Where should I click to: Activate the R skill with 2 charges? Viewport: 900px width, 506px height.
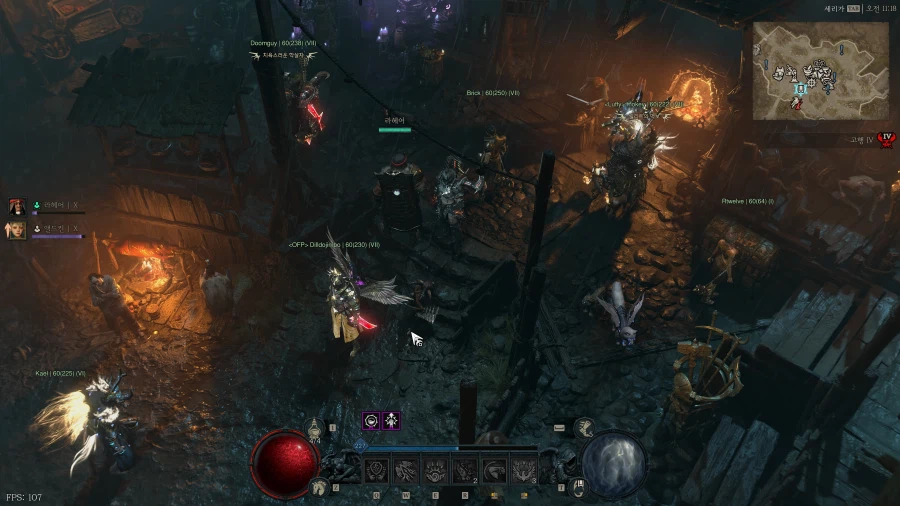465,470
